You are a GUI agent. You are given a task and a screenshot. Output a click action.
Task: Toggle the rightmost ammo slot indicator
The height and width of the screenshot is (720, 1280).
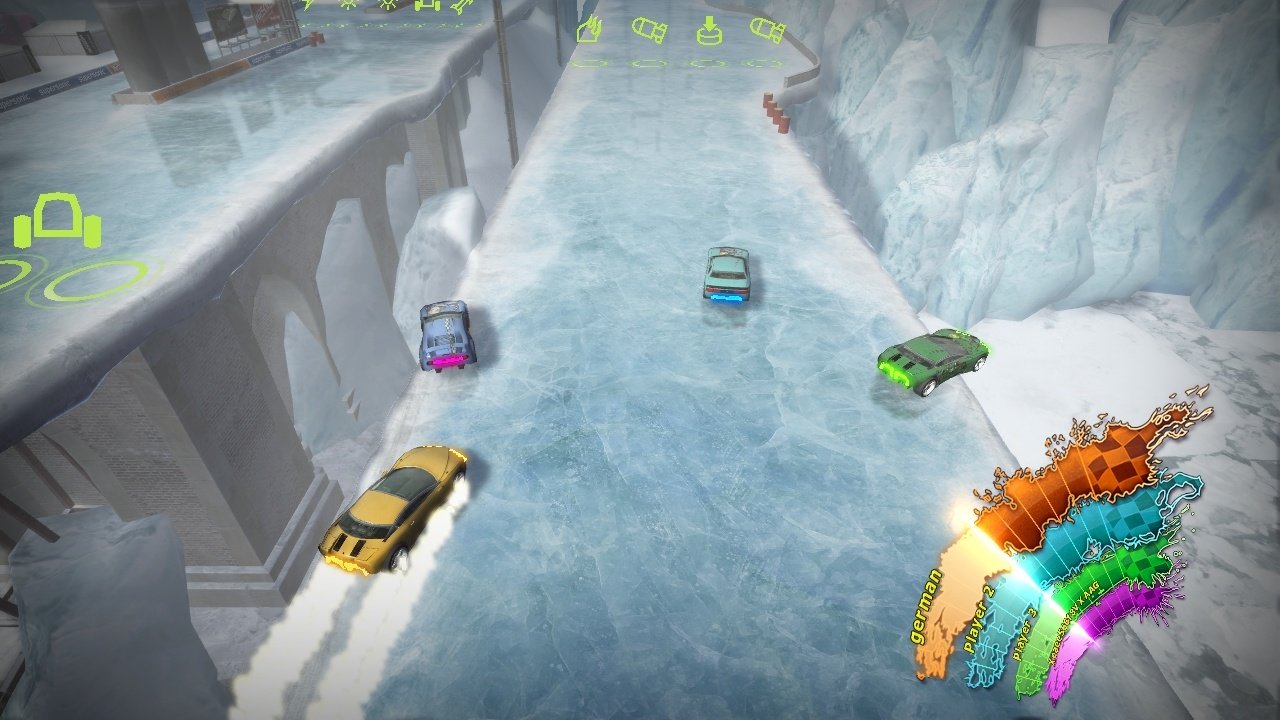[x=763, y=62]
